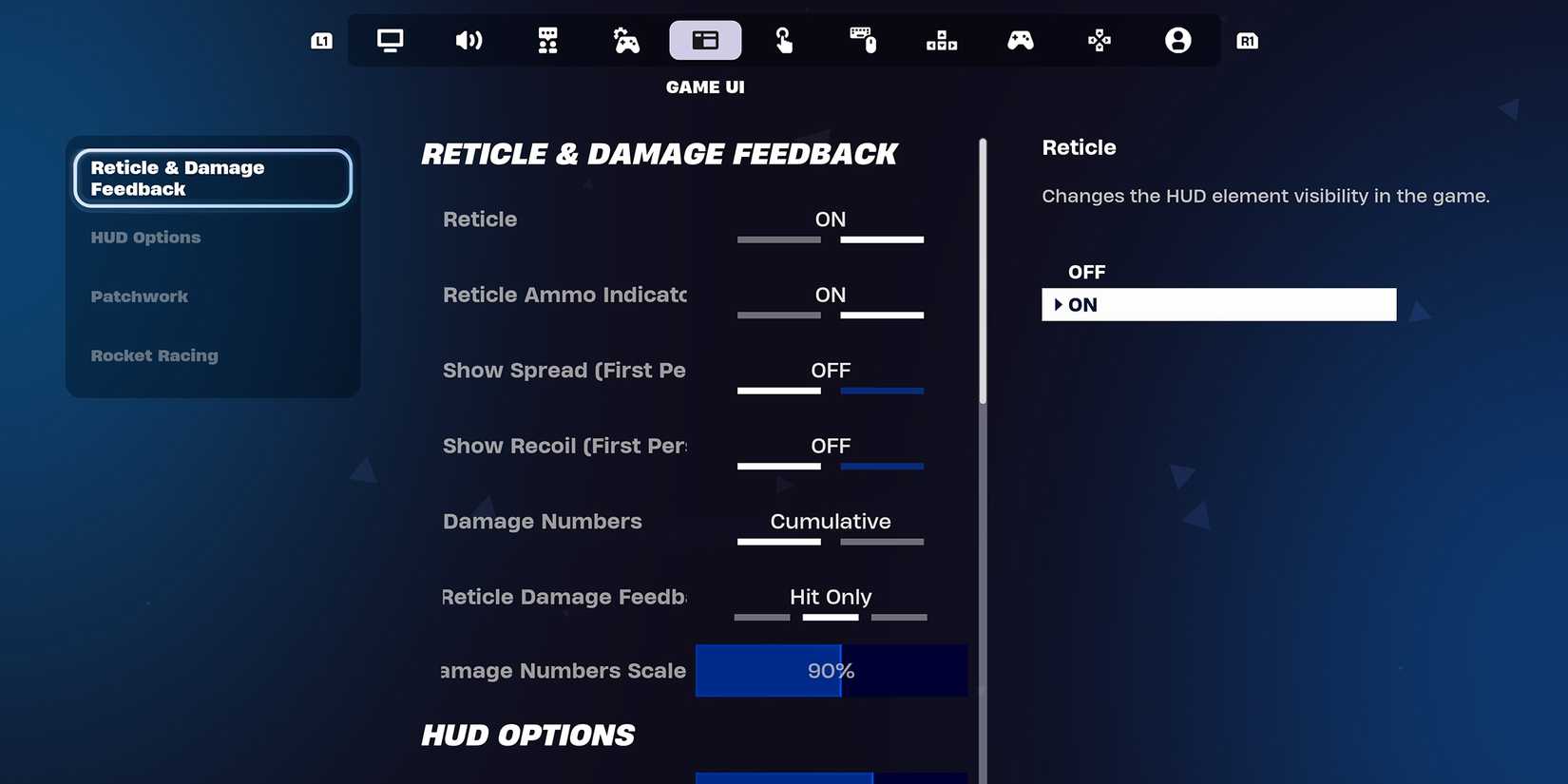
Task: Select the Audio settings speaker icon
Action: click(x=469, y=40)
